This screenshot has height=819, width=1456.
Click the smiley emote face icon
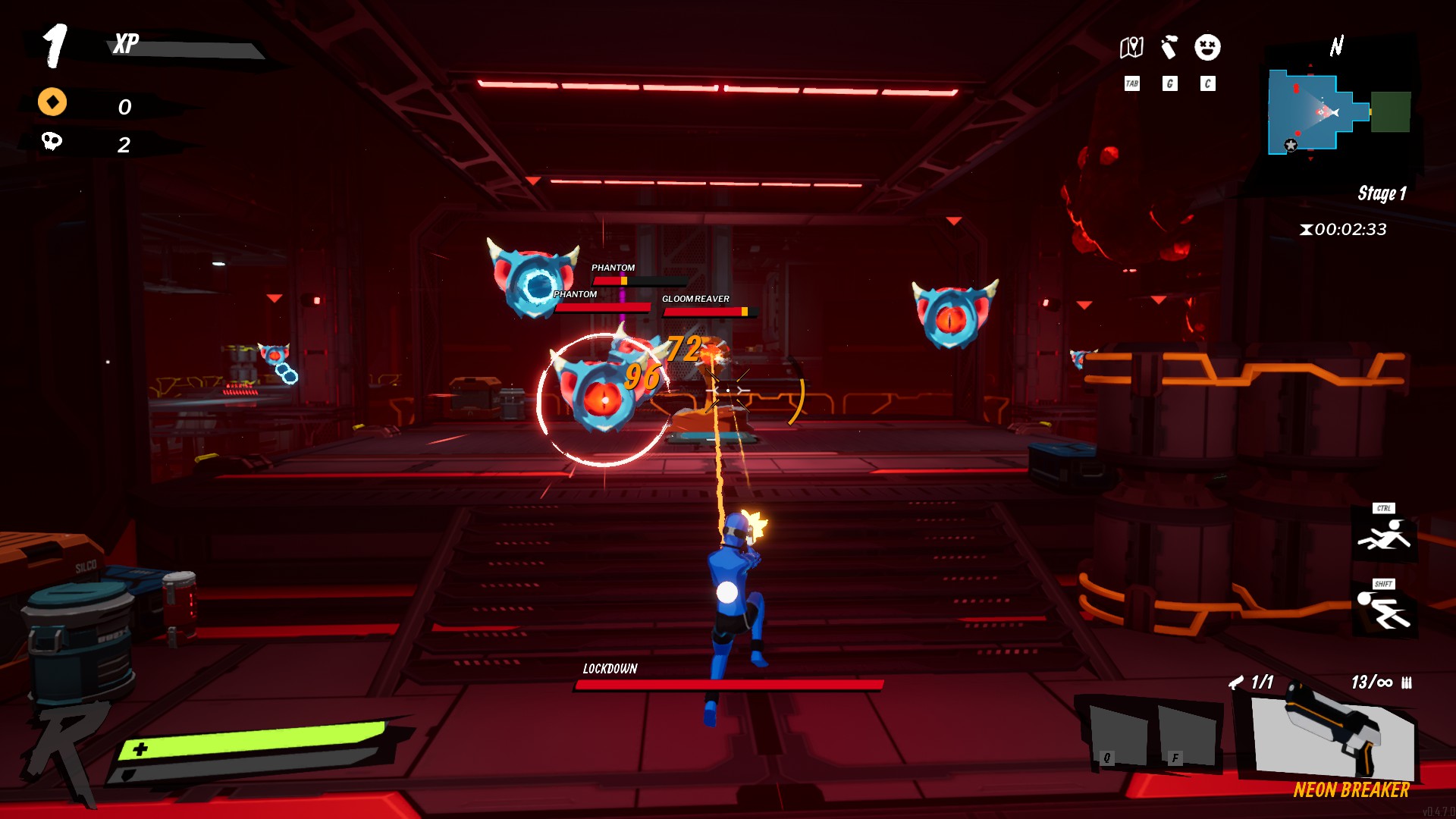(x=1206, y=47)
